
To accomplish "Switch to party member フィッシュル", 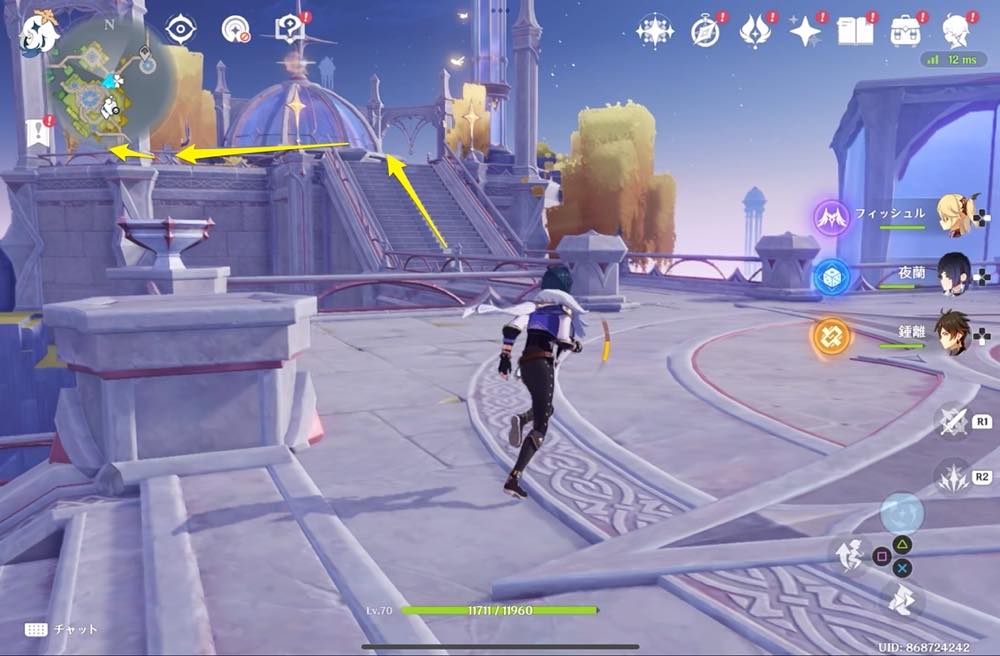I will [955, 213].
